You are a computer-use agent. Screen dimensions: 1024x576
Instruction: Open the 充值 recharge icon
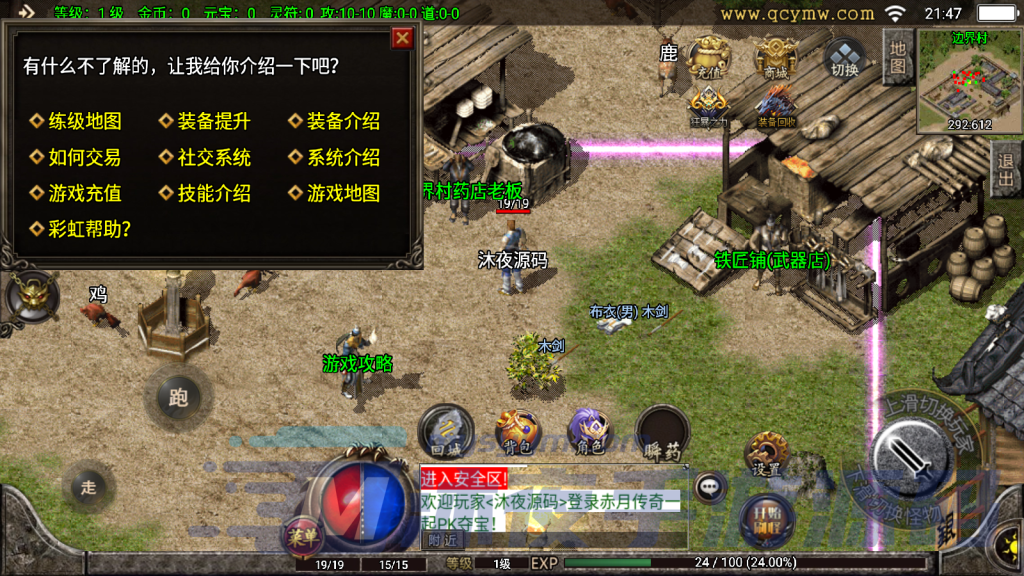[711, 56]
